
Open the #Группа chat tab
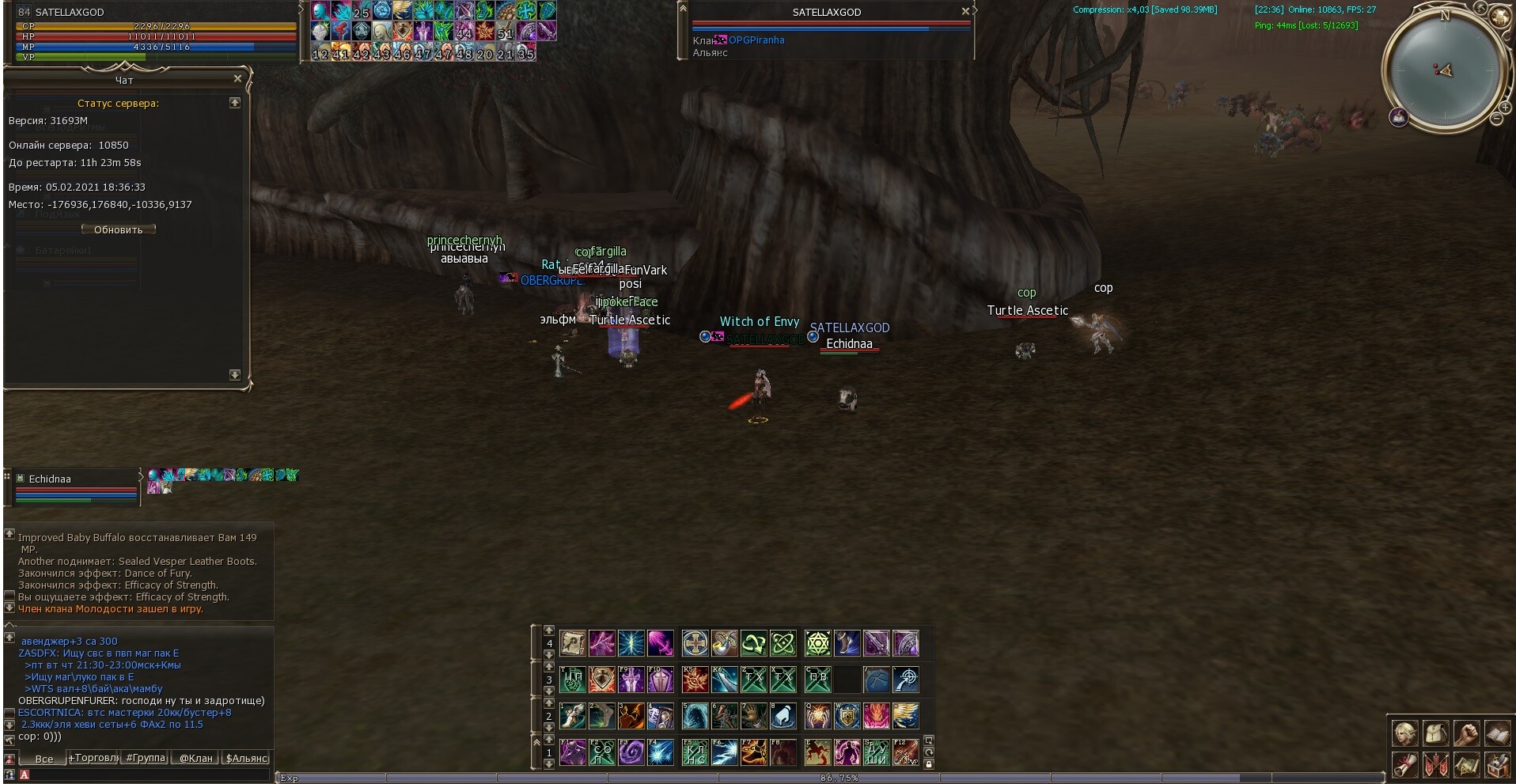click(x=146, y=758)
